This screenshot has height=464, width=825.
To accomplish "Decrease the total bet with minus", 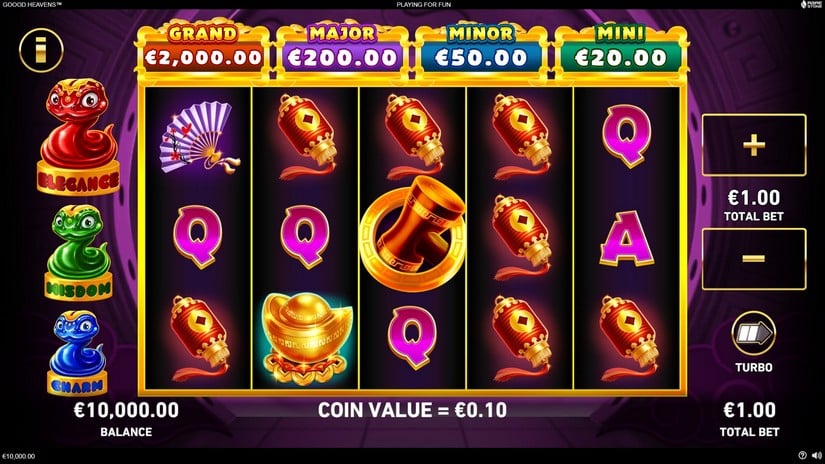I will coord(753,259).
